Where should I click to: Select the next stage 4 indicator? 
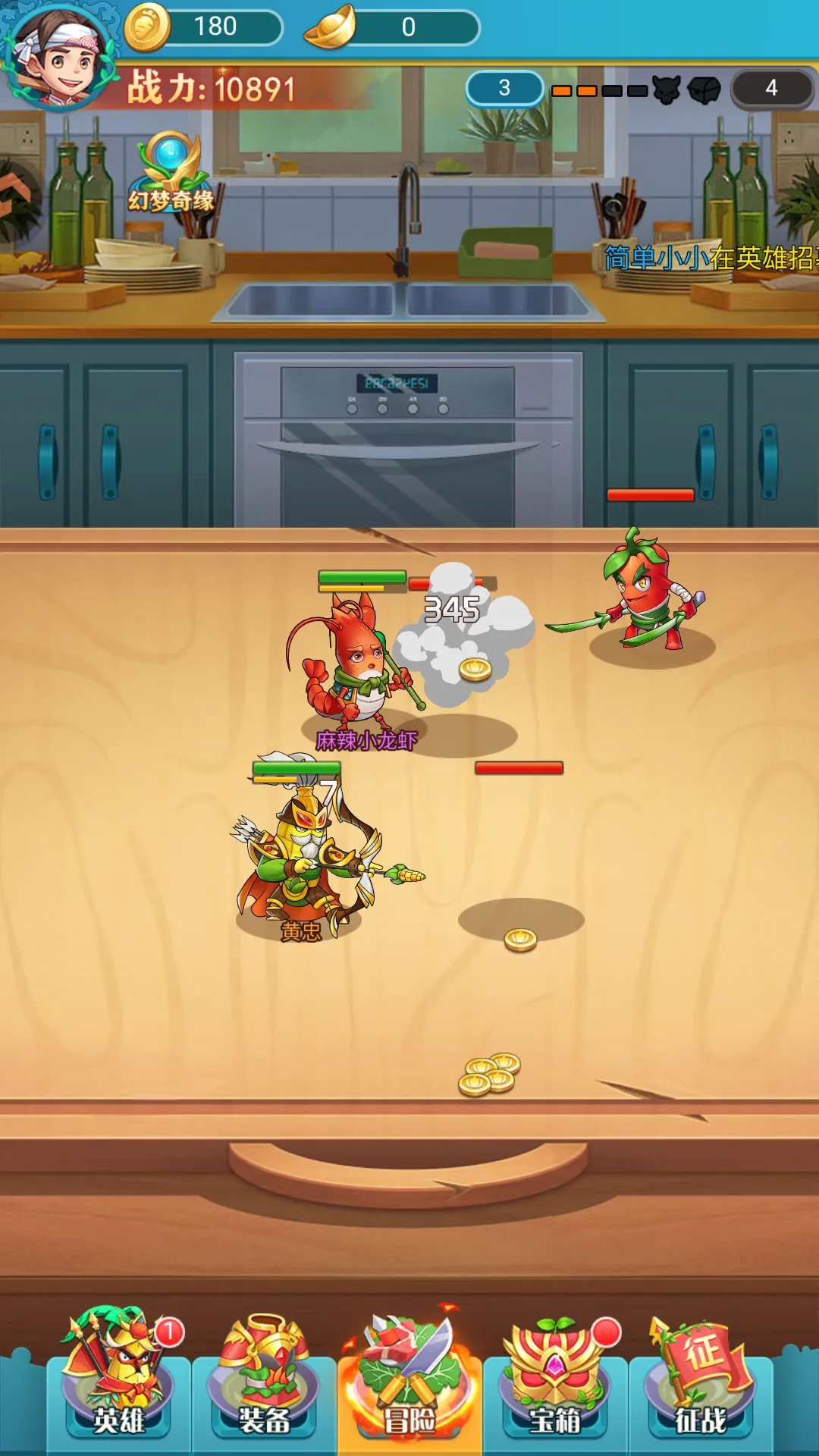[x=770, y=89]
